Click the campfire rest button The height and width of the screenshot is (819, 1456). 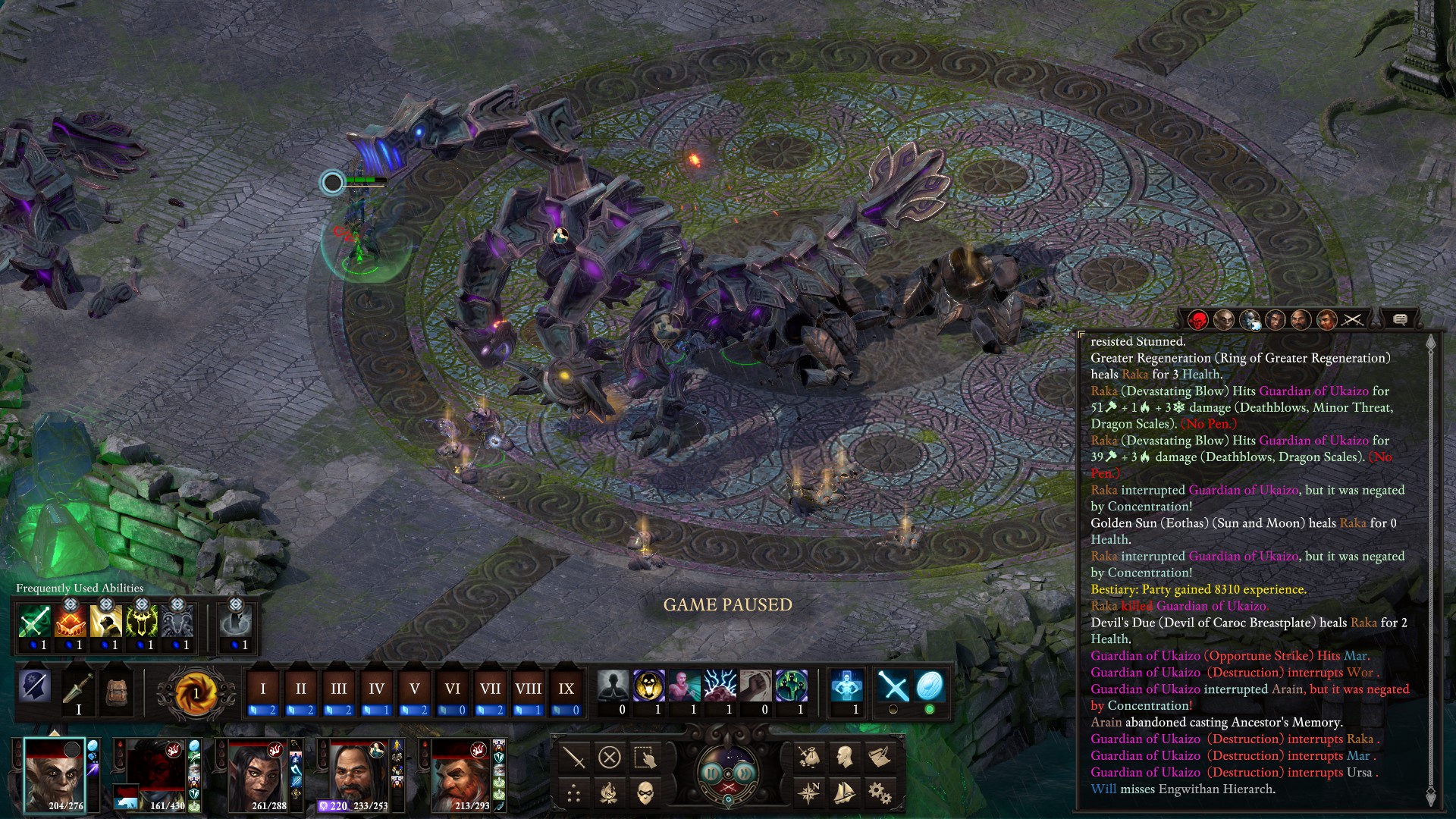[609, 793]
